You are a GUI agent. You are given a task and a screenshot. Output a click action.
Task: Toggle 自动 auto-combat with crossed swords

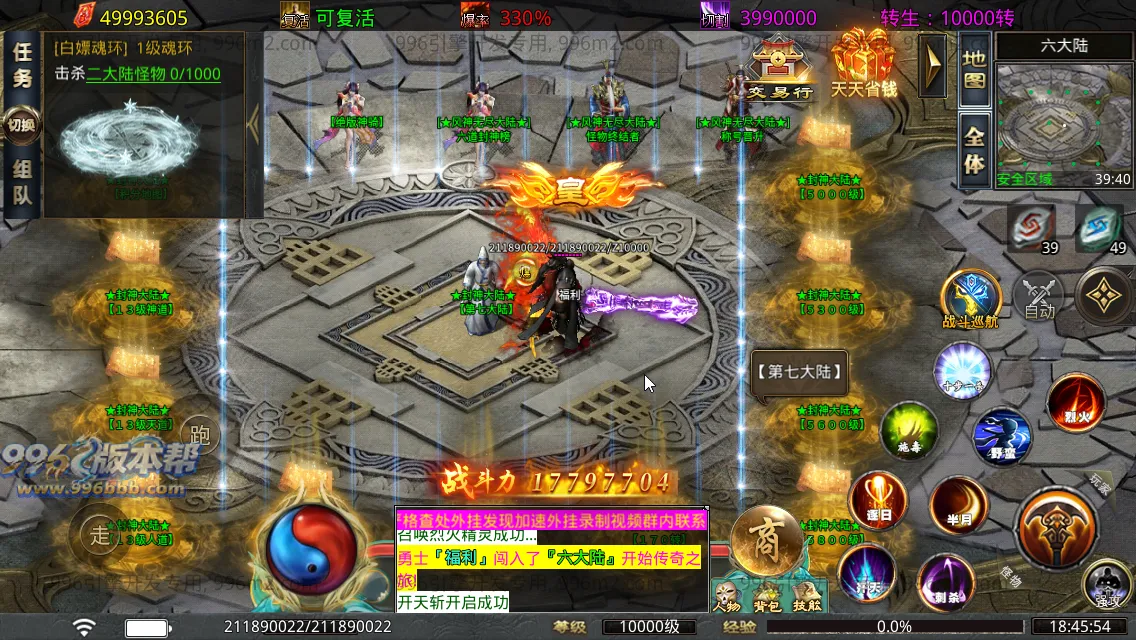(x=1039, y=297)
